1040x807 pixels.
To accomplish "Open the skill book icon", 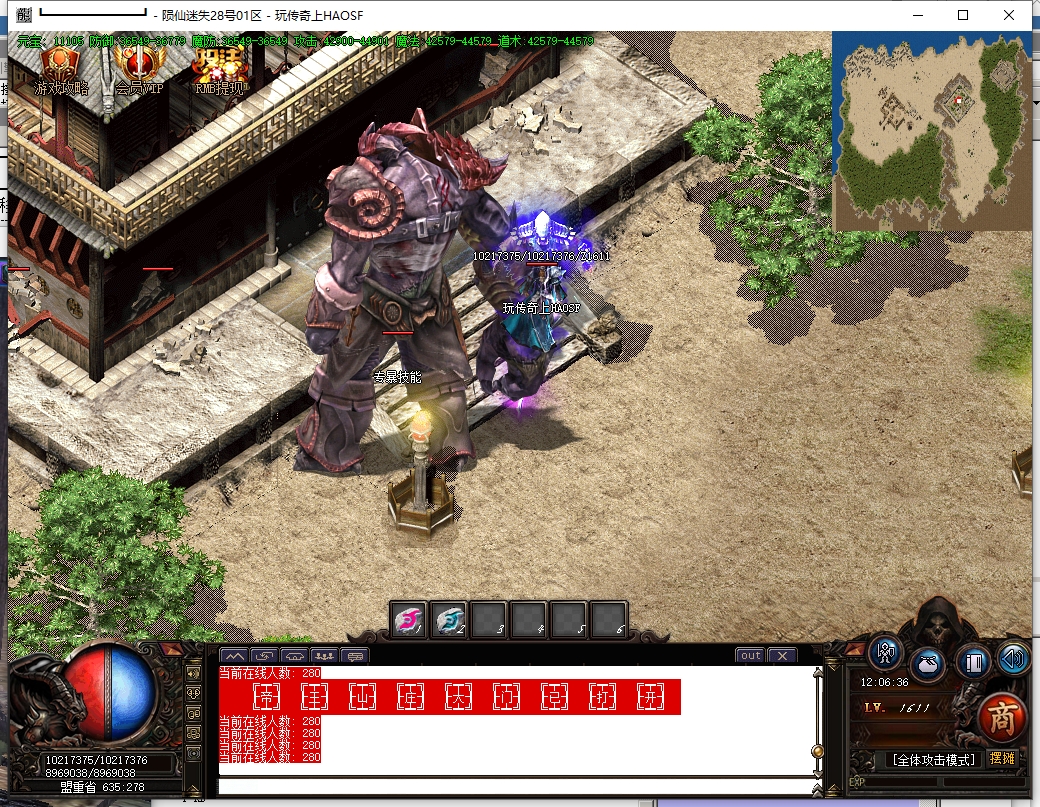I will [x=972, y=661].
